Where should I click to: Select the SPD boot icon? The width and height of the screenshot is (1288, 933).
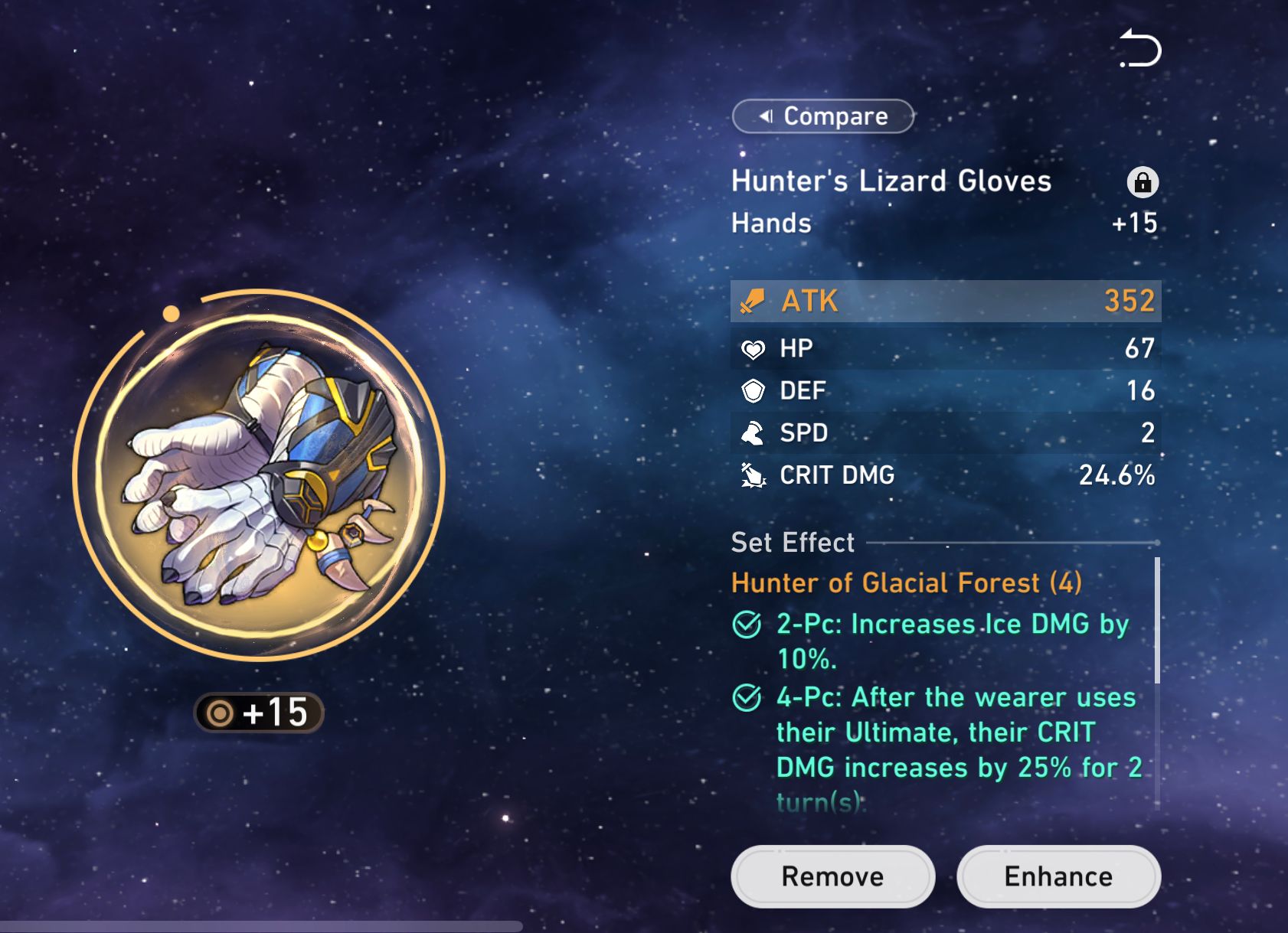(x=755, y=433)
